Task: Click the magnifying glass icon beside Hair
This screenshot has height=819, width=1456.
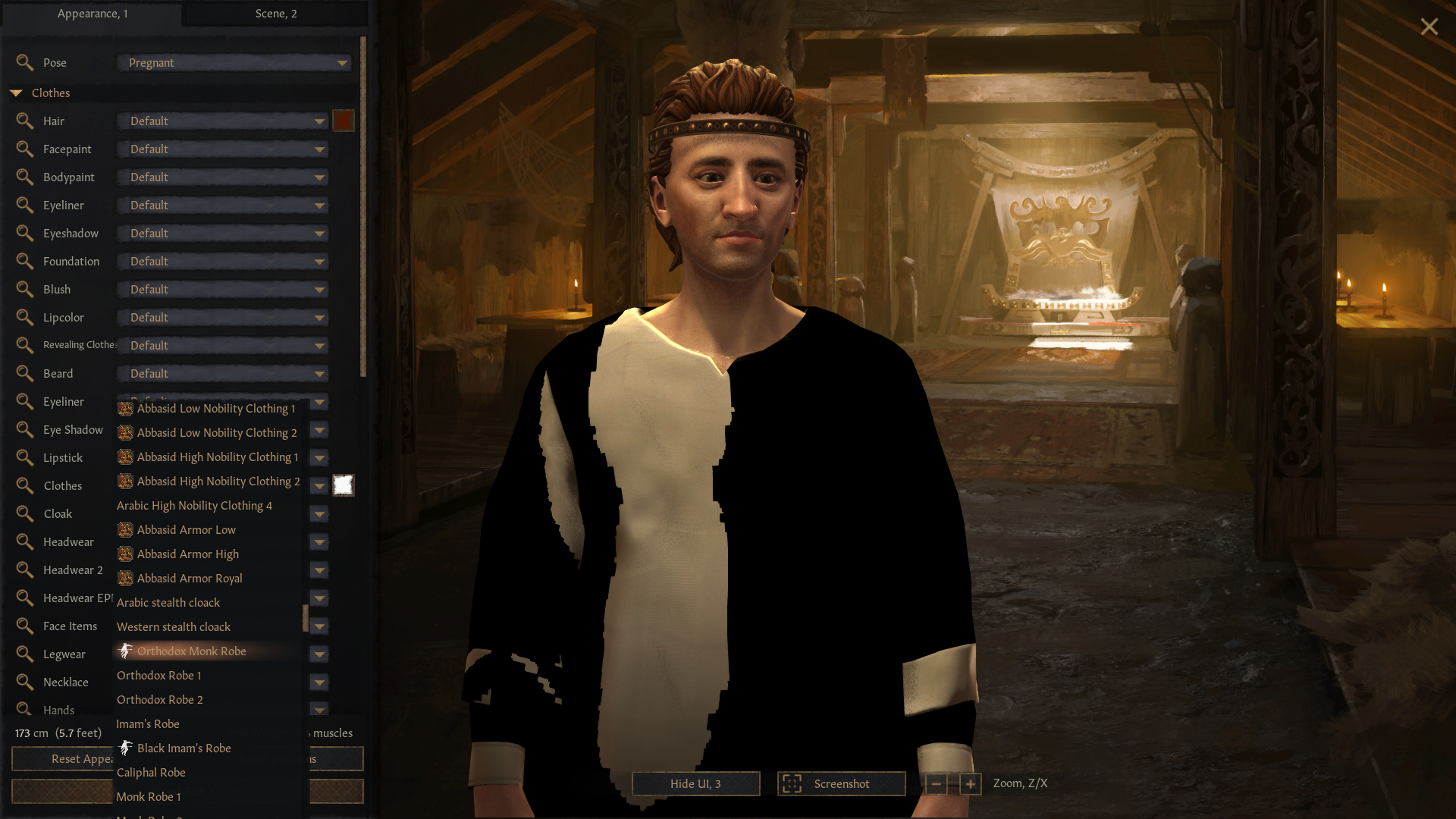Action: pos(25,121)
